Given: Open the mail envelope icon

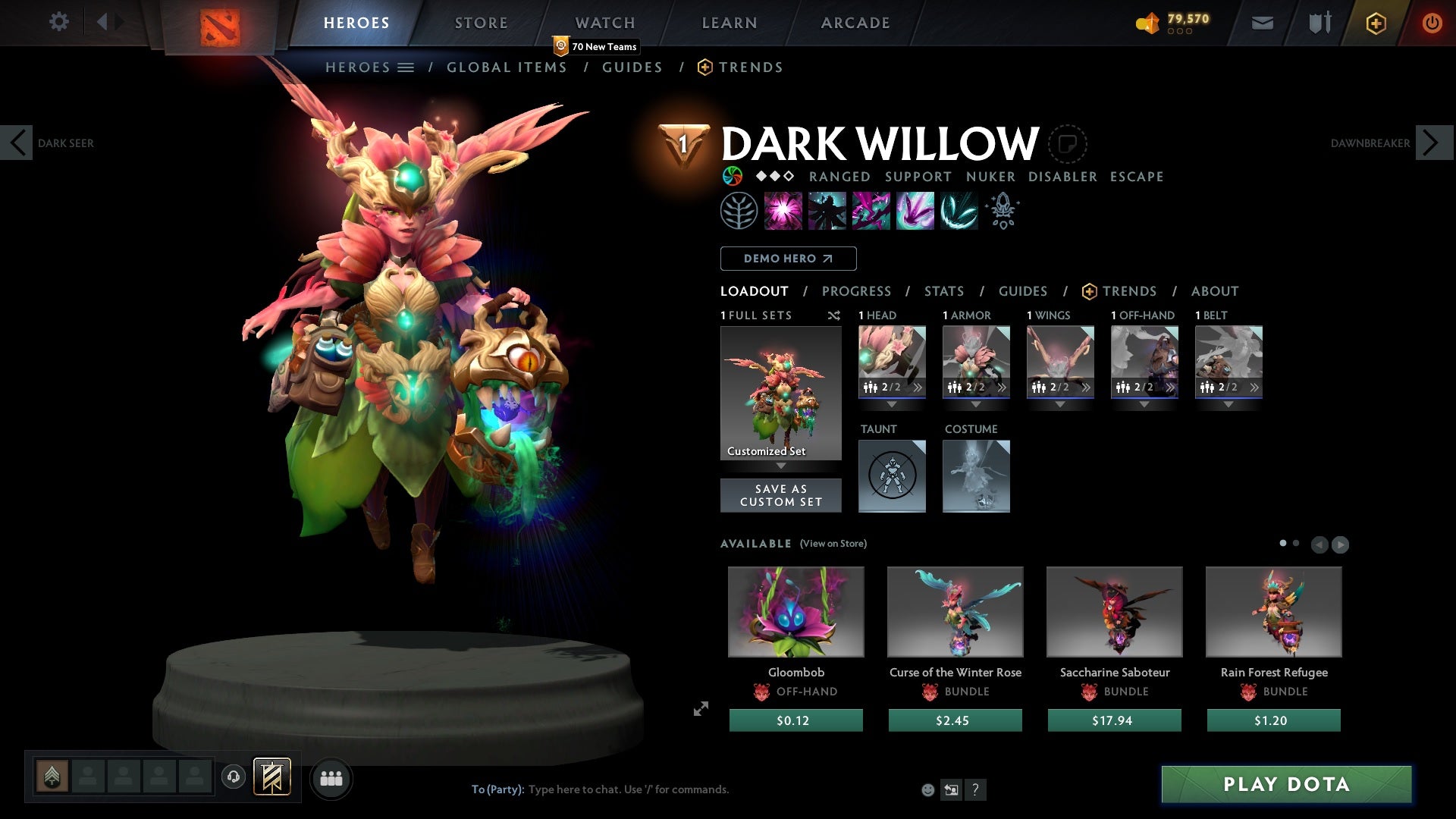Looking at the screenshot, I should point(1261,23).
